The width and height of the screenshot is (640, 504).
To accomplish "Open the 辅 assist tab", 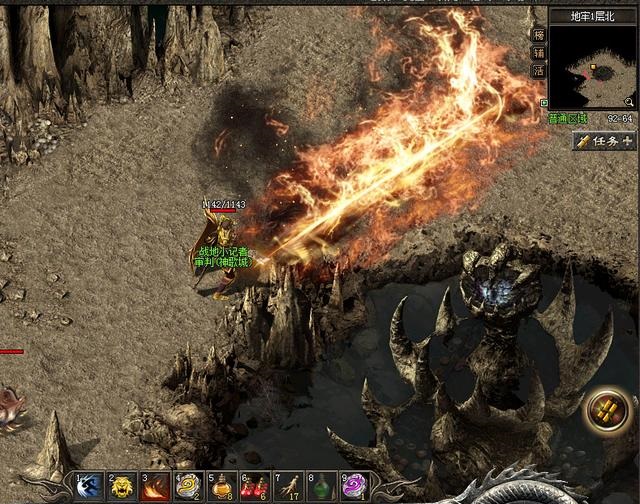I will coord(539,52).
